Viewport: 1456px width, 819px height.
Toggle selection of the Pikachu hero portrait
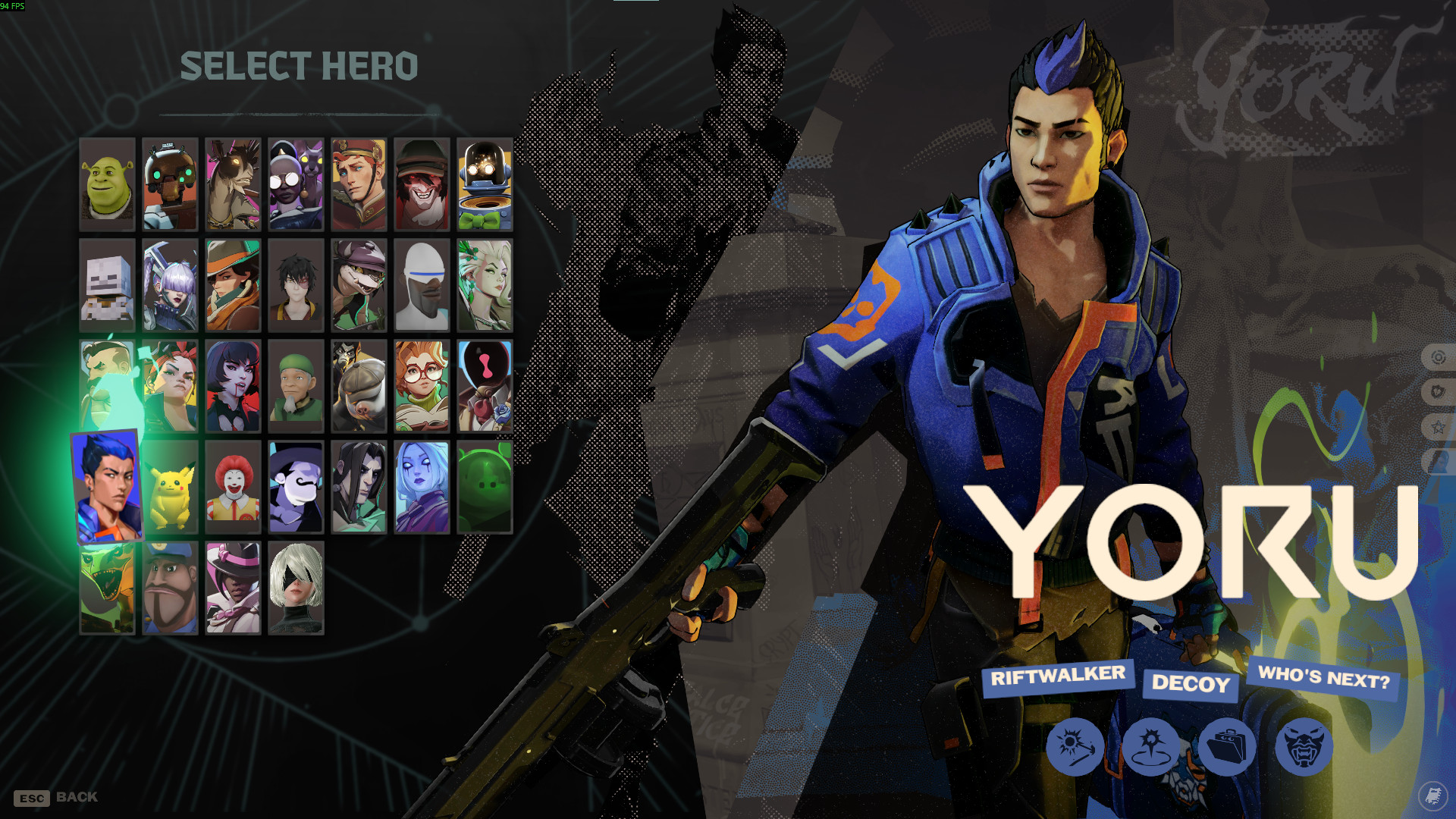(x=169, y=489)
